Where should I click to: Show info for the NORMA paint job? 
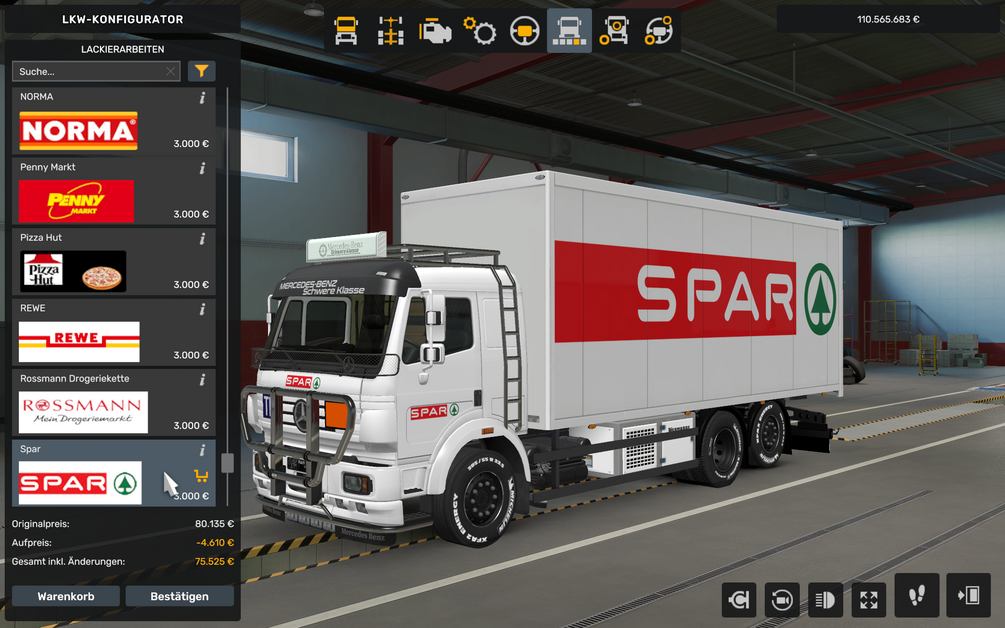tap(202, 98)
